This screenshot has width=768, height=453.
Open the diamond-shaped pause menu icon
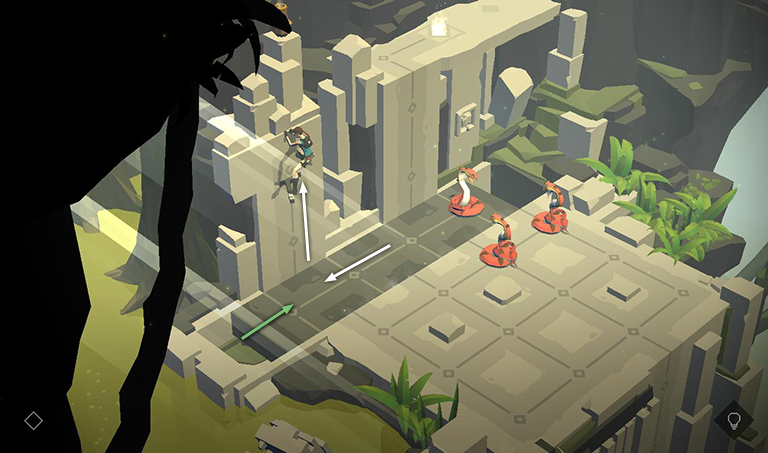coord(33,421)
